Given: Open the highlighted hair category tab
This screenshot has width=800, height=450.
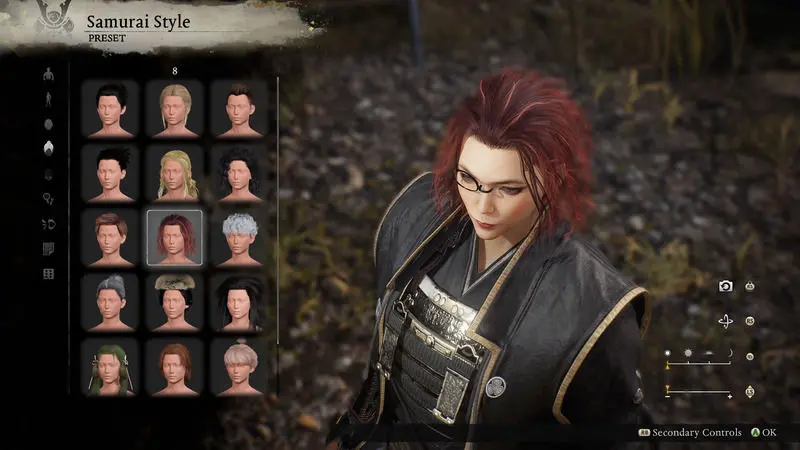Looking at the screenshot, I should click(48, 148).
